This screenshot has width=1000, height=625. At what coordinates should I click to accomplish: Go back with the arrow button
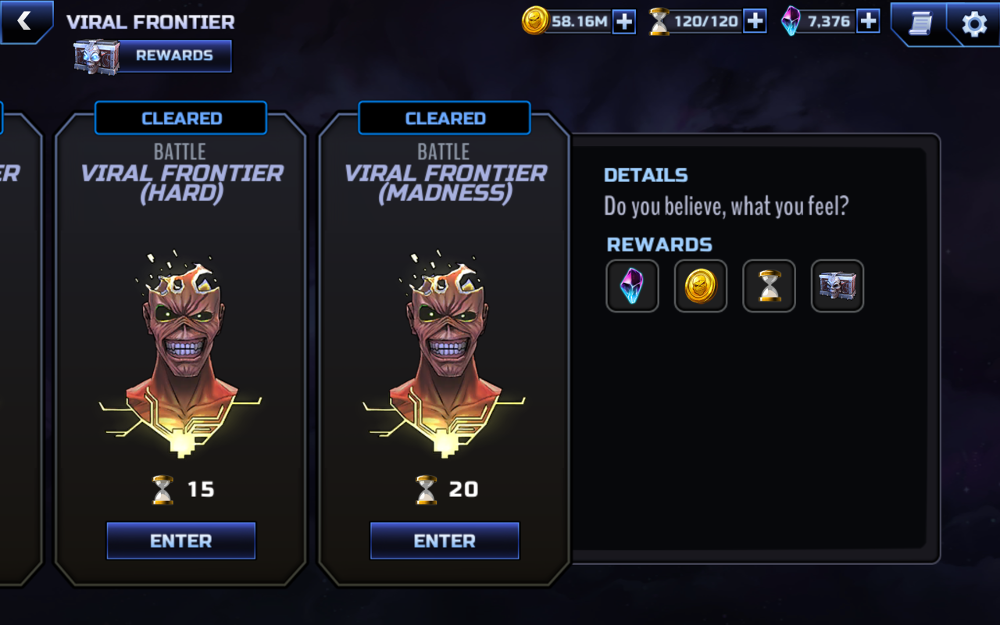(24, 21)
